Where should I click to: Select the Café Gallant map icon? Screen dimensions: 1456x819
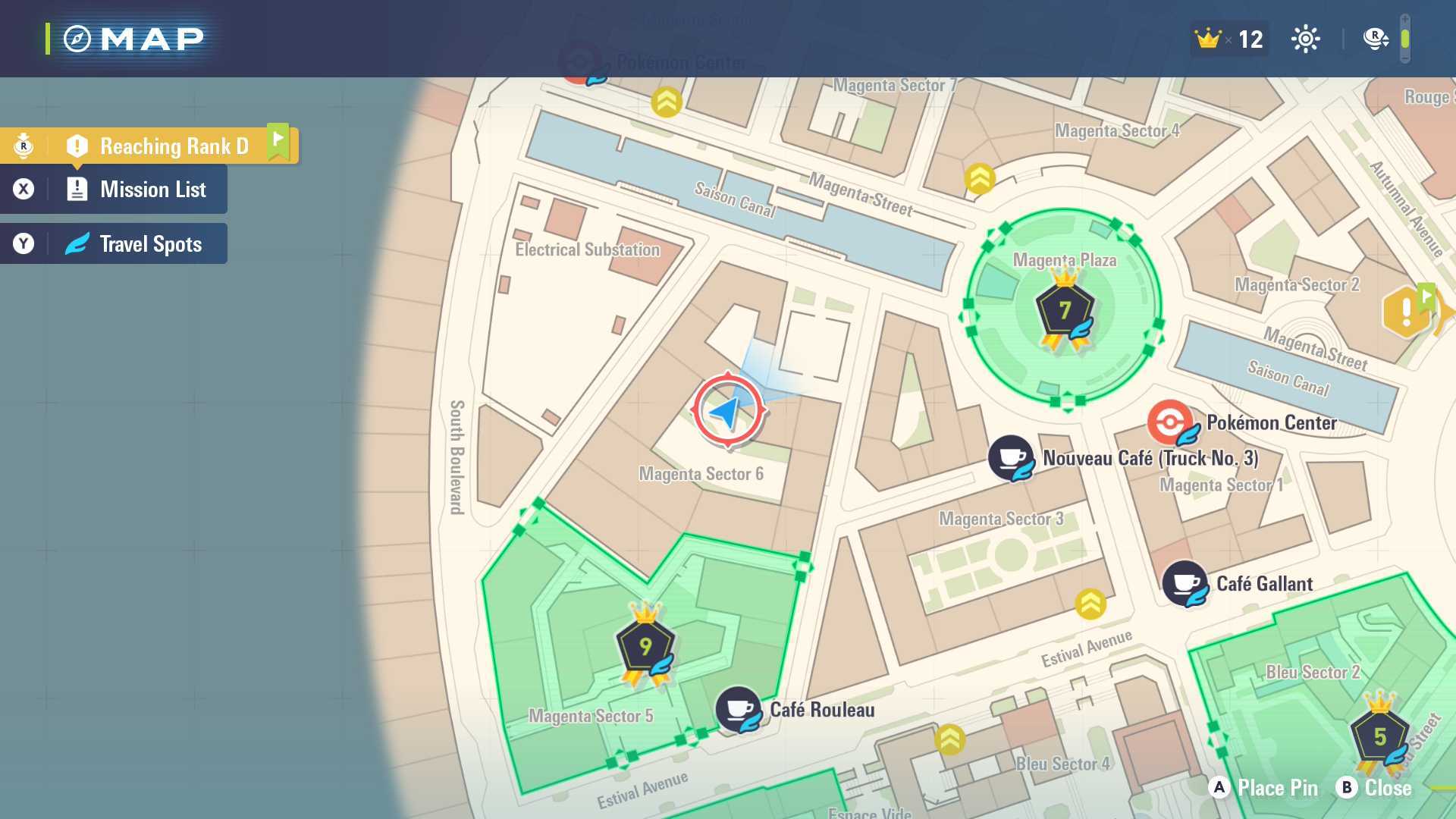pyautogui.click(x=1185, y=583)
